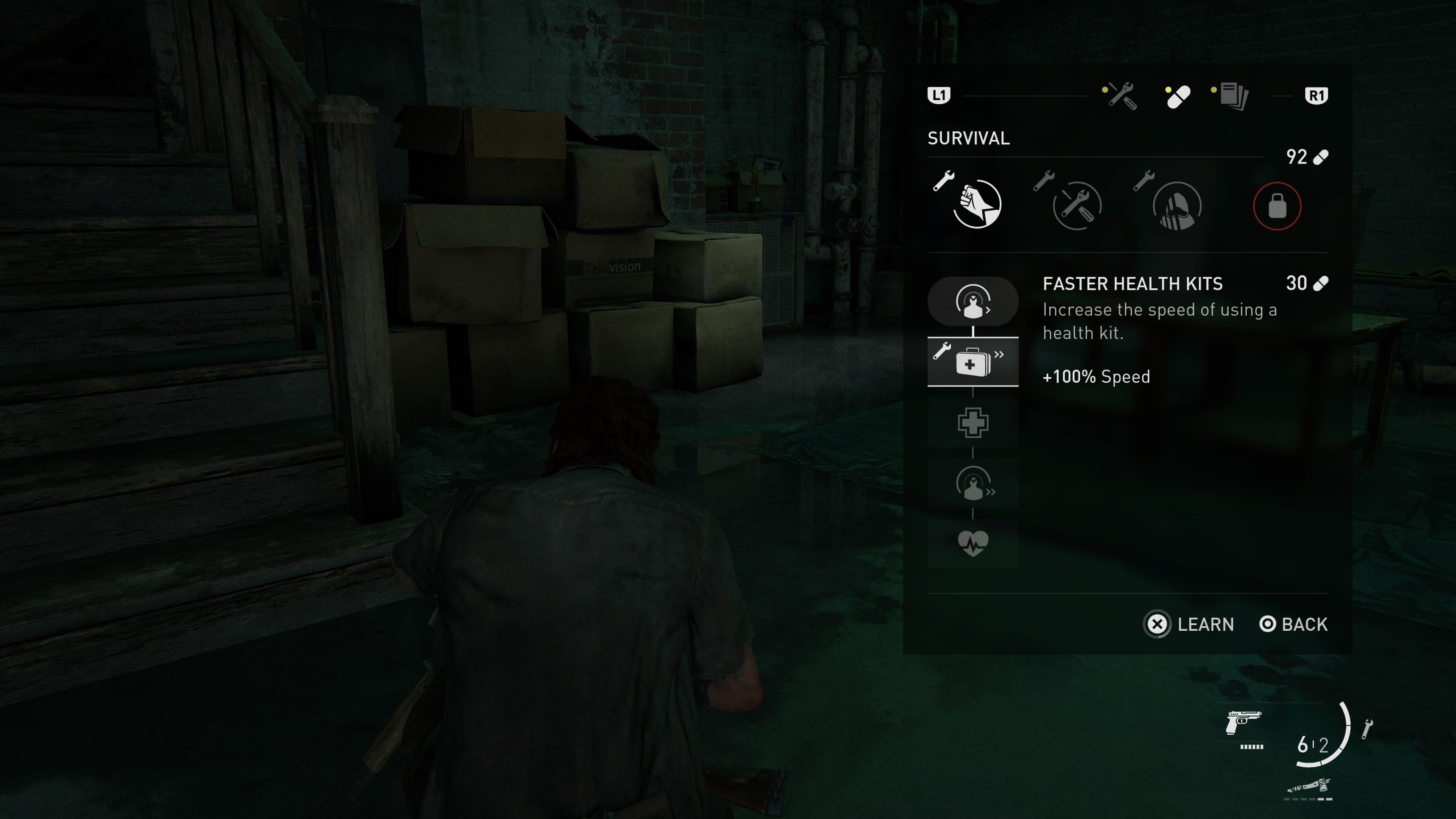Highlight the Faster Health Kits medkit skill
The height and width of the screenshot is (819, 1456).
[x=973, y=362]
